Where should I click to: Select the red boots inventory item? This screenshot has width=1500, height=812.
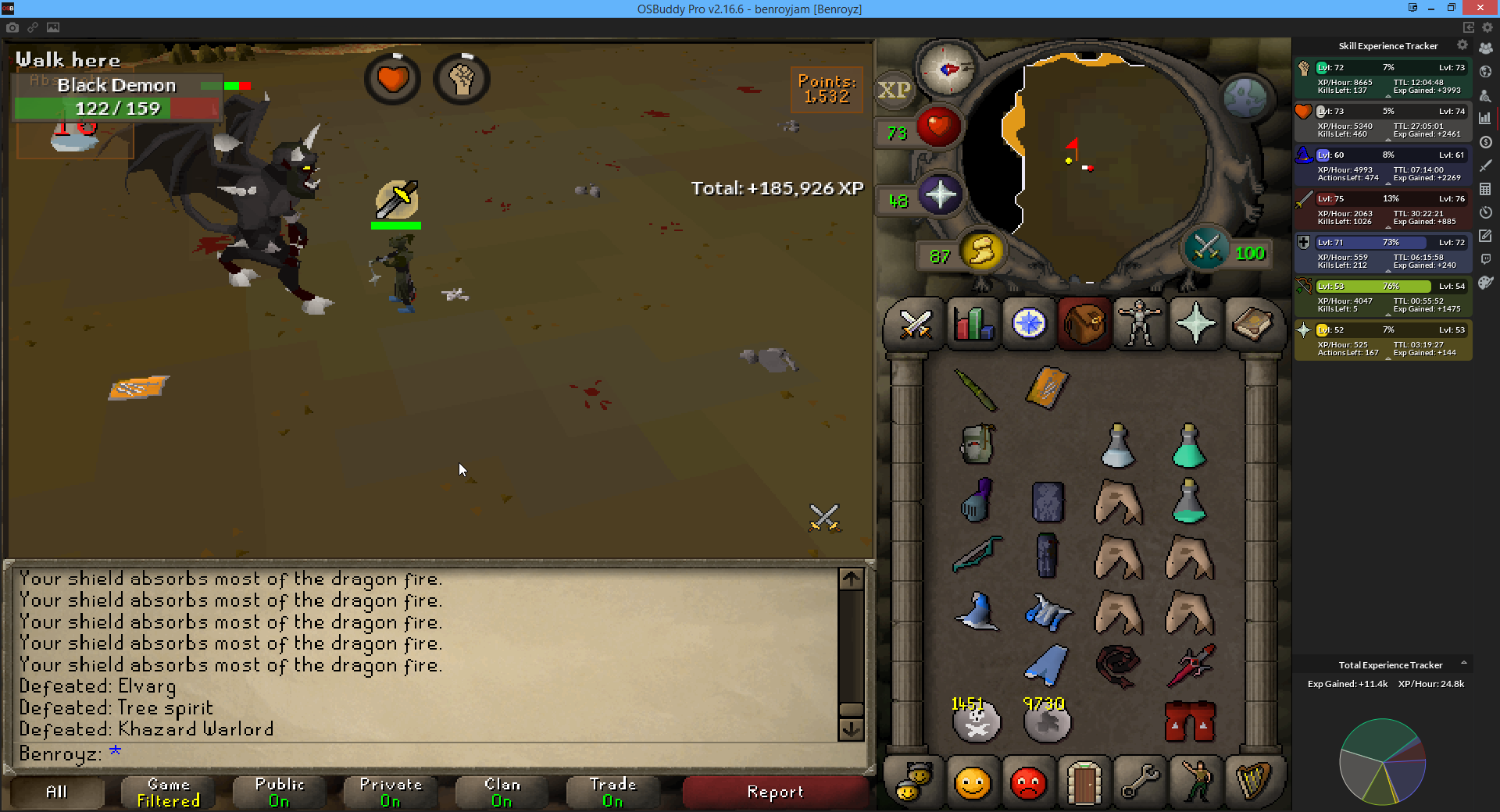1189,721
